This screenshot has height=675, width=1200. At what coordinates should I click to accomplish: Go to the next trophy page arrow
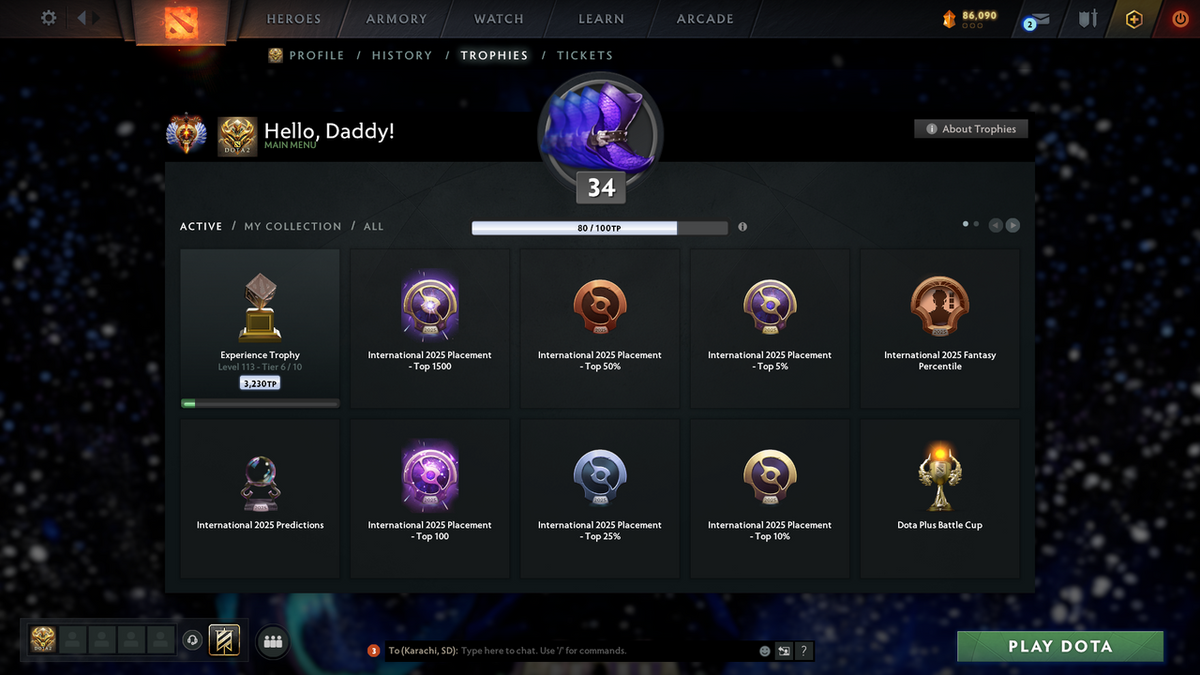pos(1013,226)
